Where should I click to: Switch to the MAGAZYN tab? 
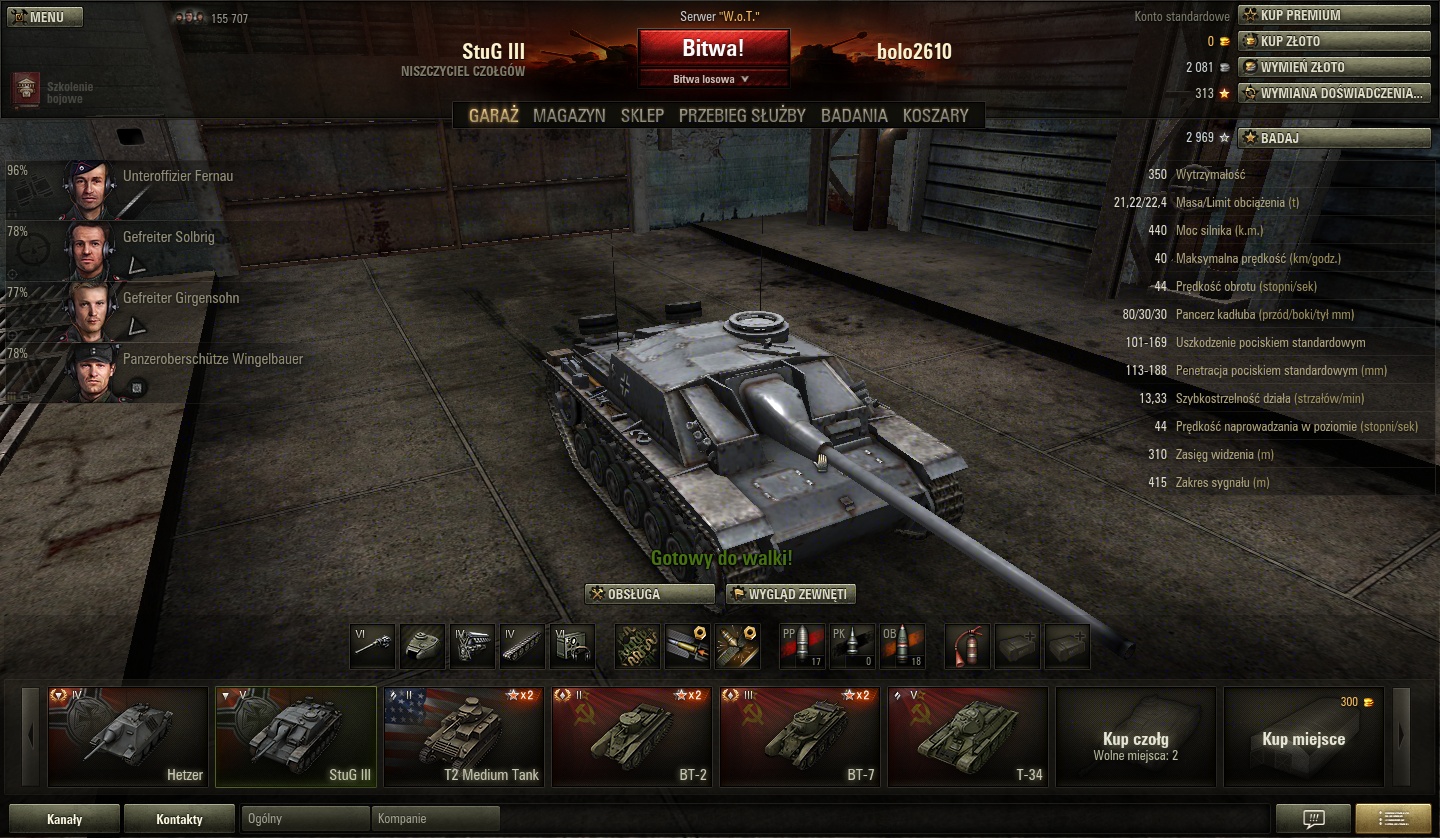coord(569,115)
